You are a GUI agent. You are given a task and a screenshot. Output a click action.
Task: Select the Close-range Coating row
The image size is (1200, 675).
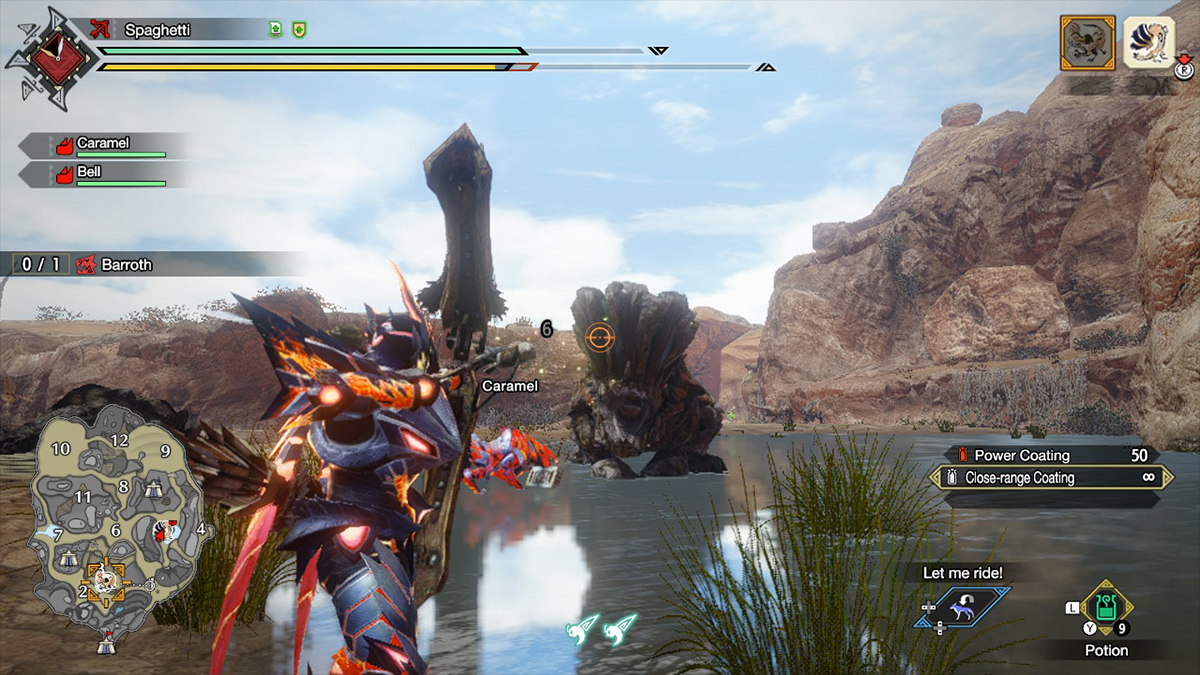(1050, 478)
